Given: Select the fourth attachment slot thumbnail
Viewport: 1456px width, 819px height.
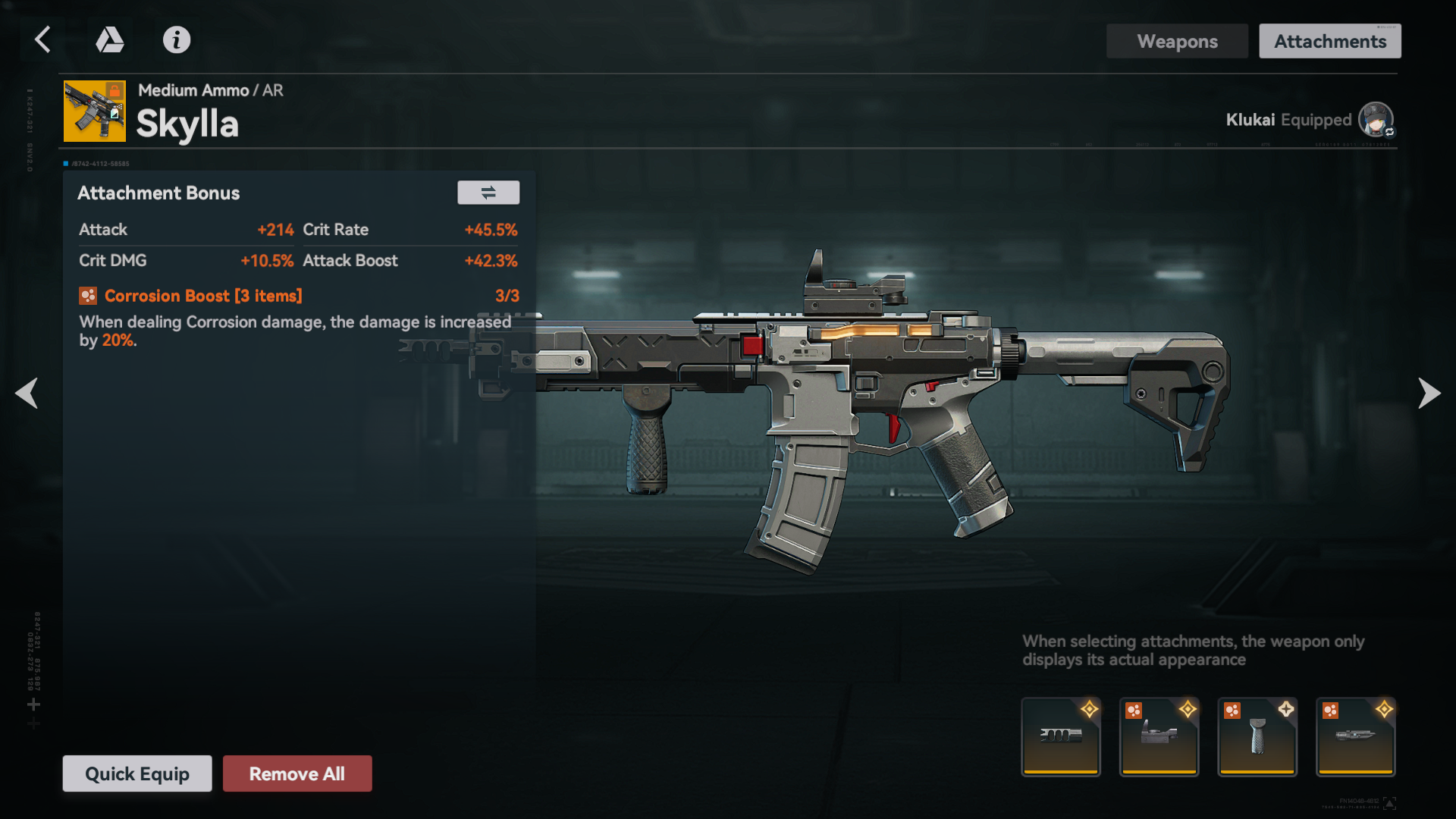Looking at the screenshot, I should coord(1356,736).
